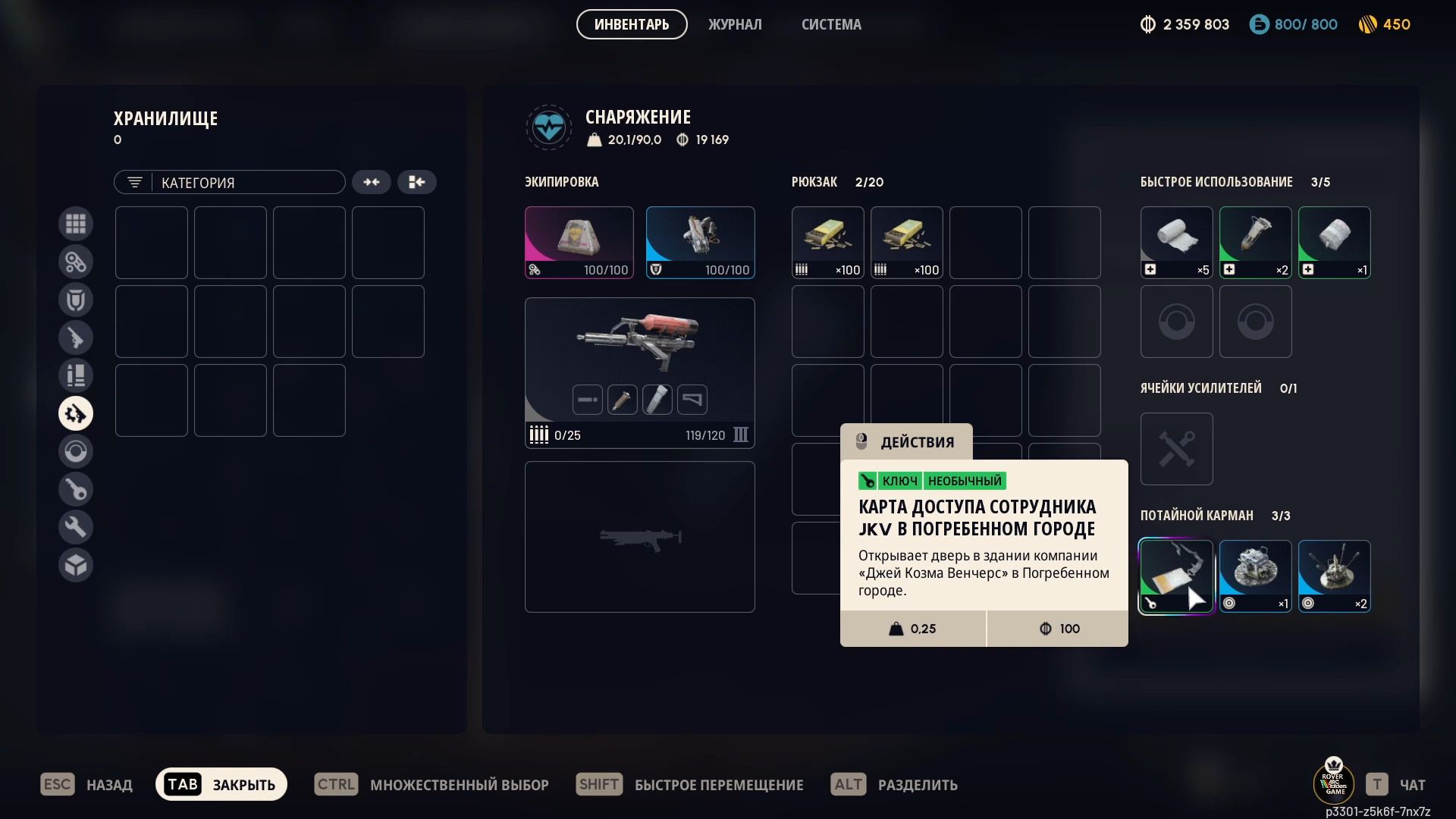
Task: Select the equipped augment slot with pink border
Action: point(579,243)
